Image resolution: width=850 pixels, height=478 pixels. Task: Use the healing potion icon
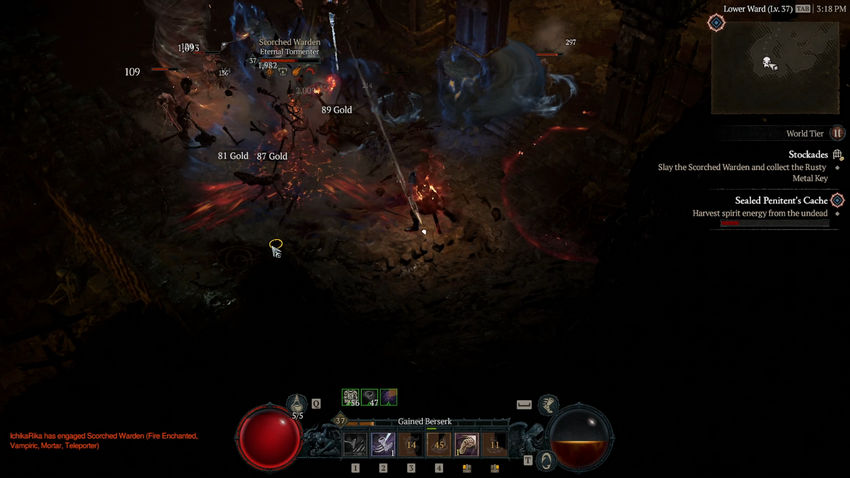click(297, 405)
